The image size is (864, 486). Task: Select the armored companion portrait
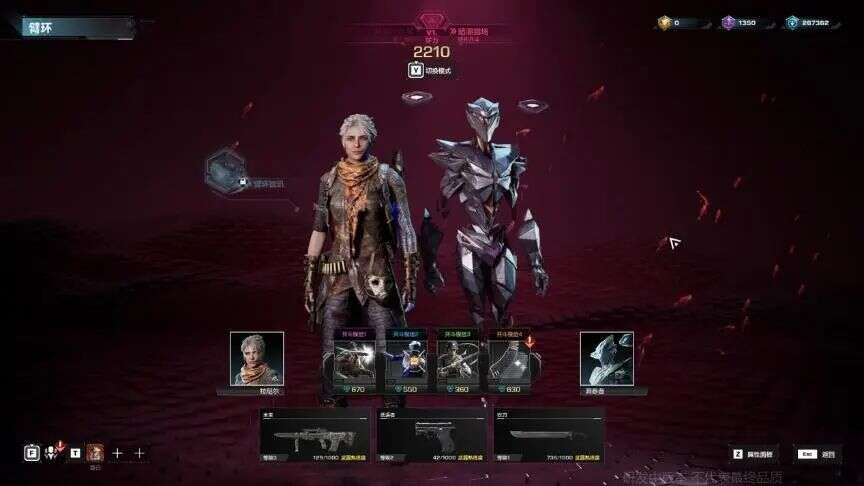[x=606, y=358]
